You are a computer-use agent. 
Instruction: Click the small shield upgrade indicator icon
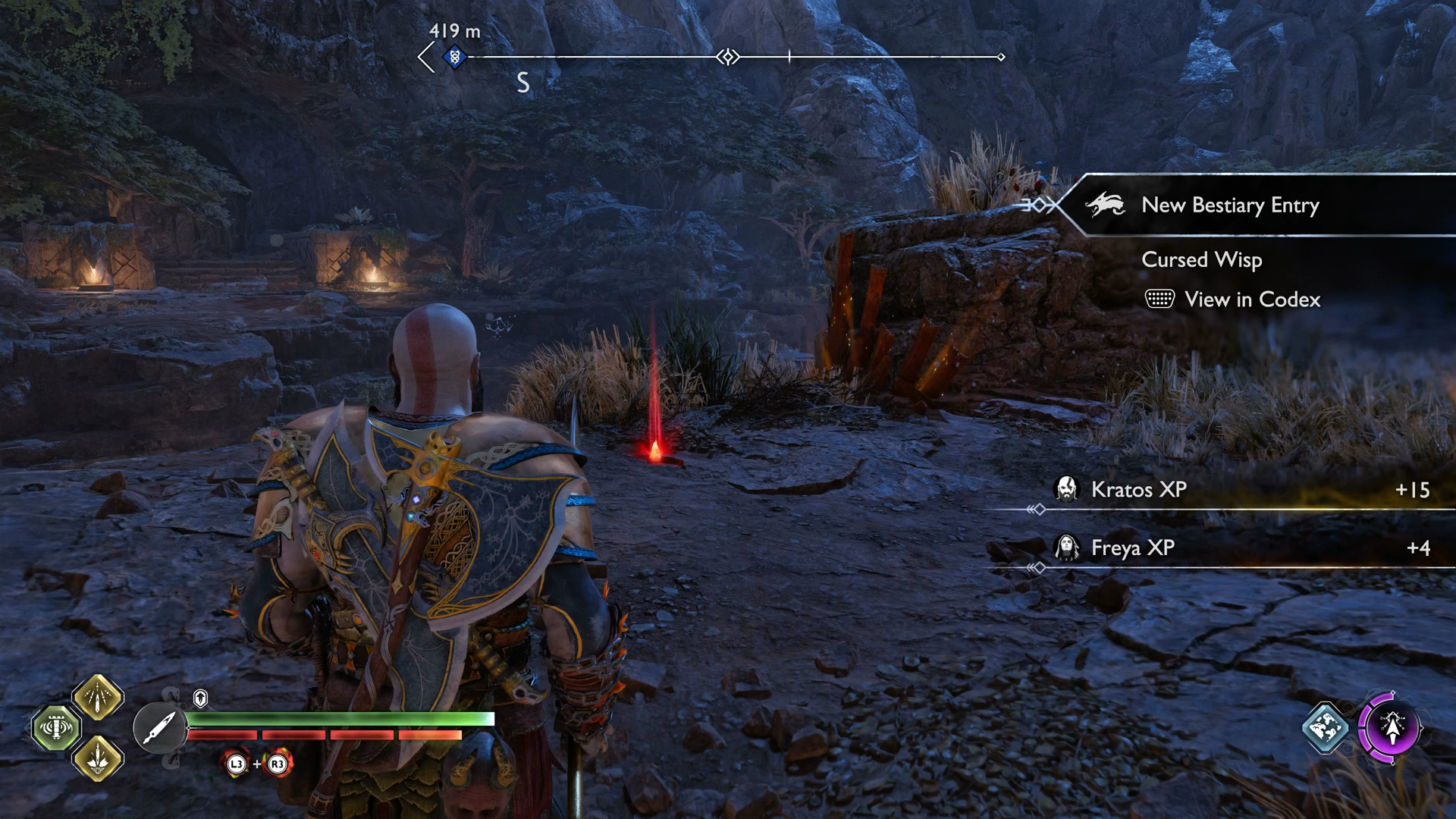[x=200, y=698]
